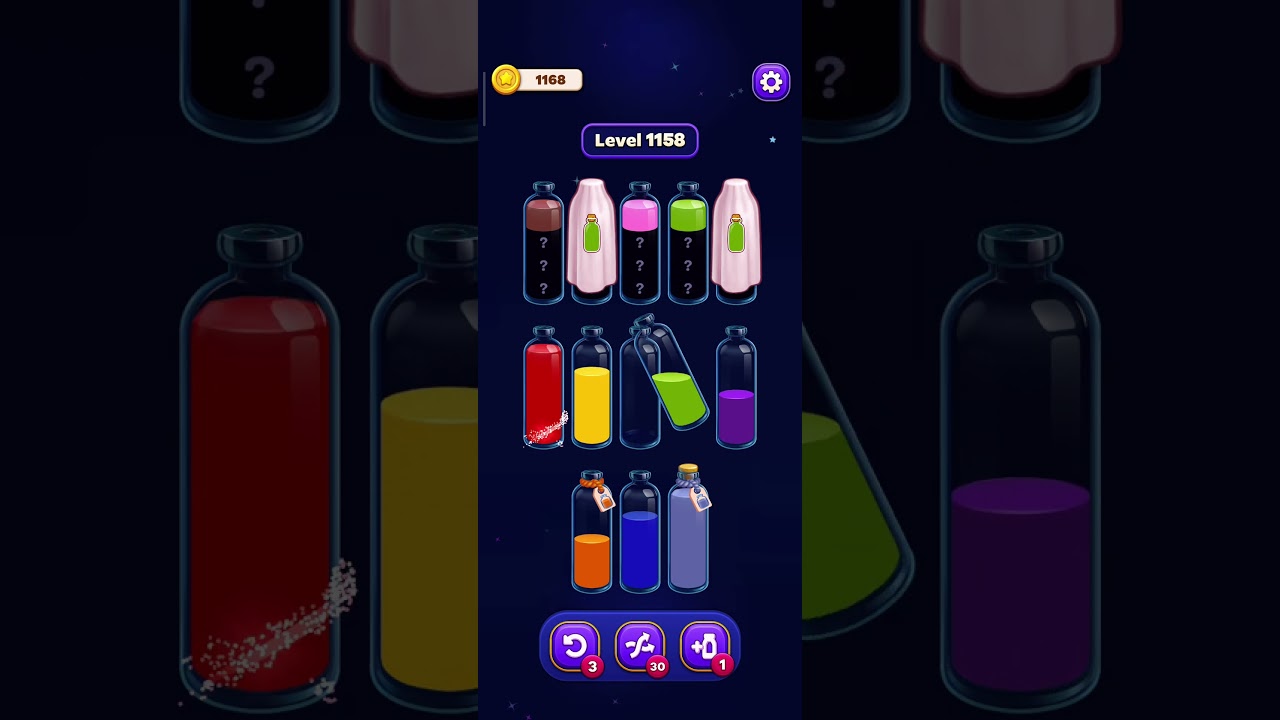
Task: Open the settings gear icon
Action: click(770, 81)
